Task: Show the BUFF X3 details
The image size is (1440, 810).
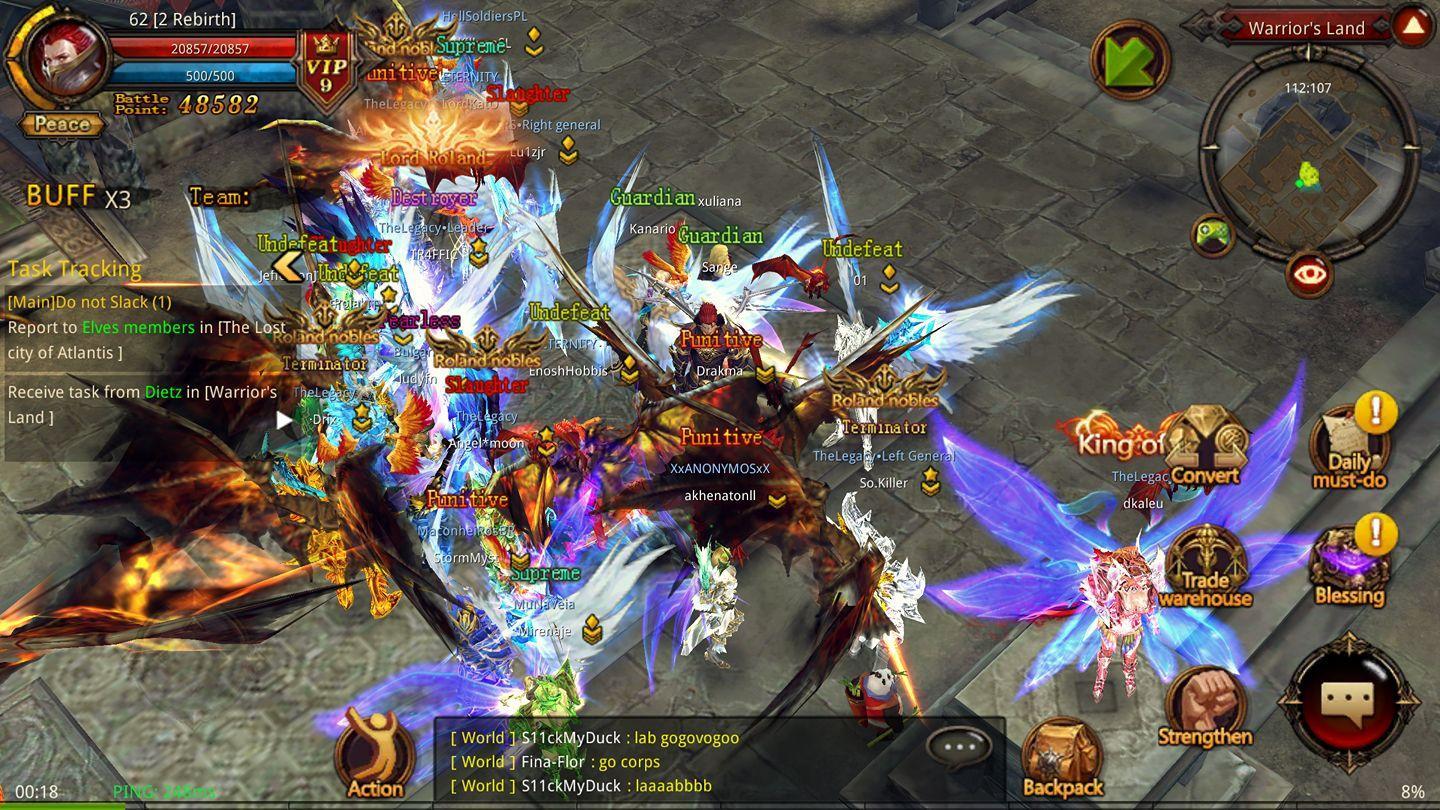Action: click(x=78, y=196)
